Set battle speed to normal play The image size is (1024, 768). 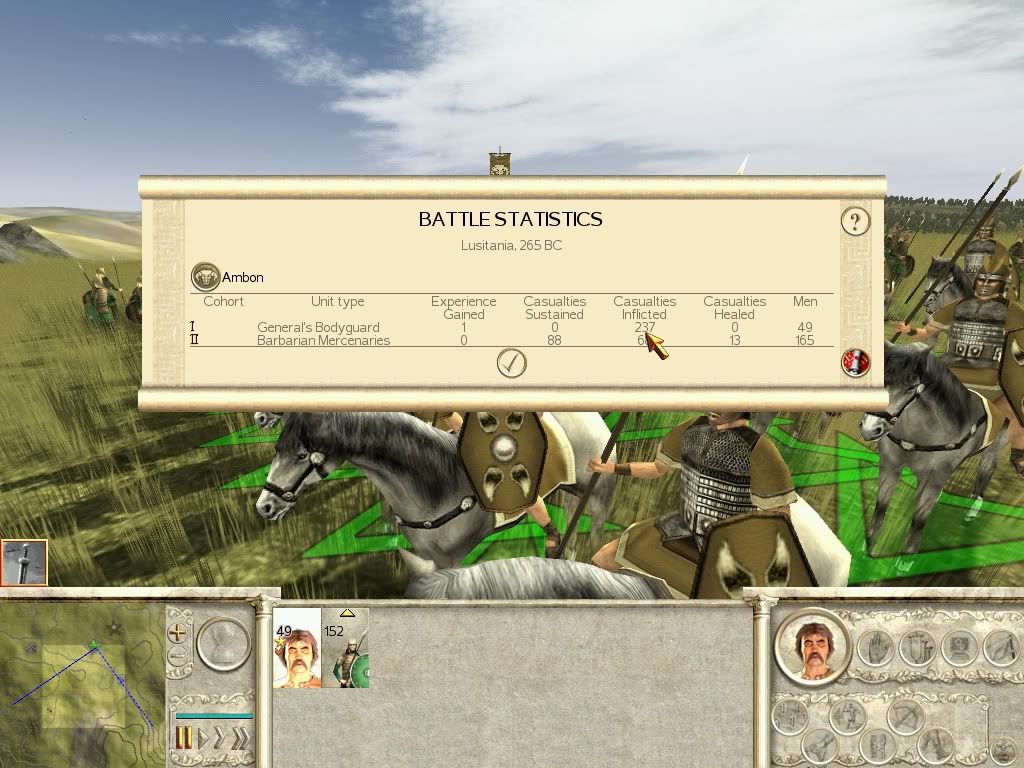[203, 739]
